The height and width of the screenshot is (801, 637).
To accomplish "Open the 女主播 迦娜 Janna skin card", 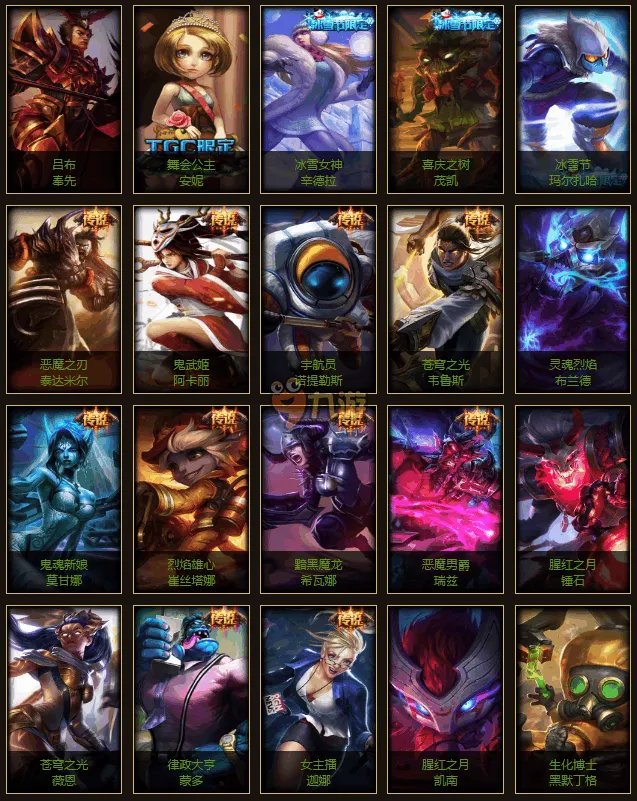I will pyautogui.click(x=319, y=698).
